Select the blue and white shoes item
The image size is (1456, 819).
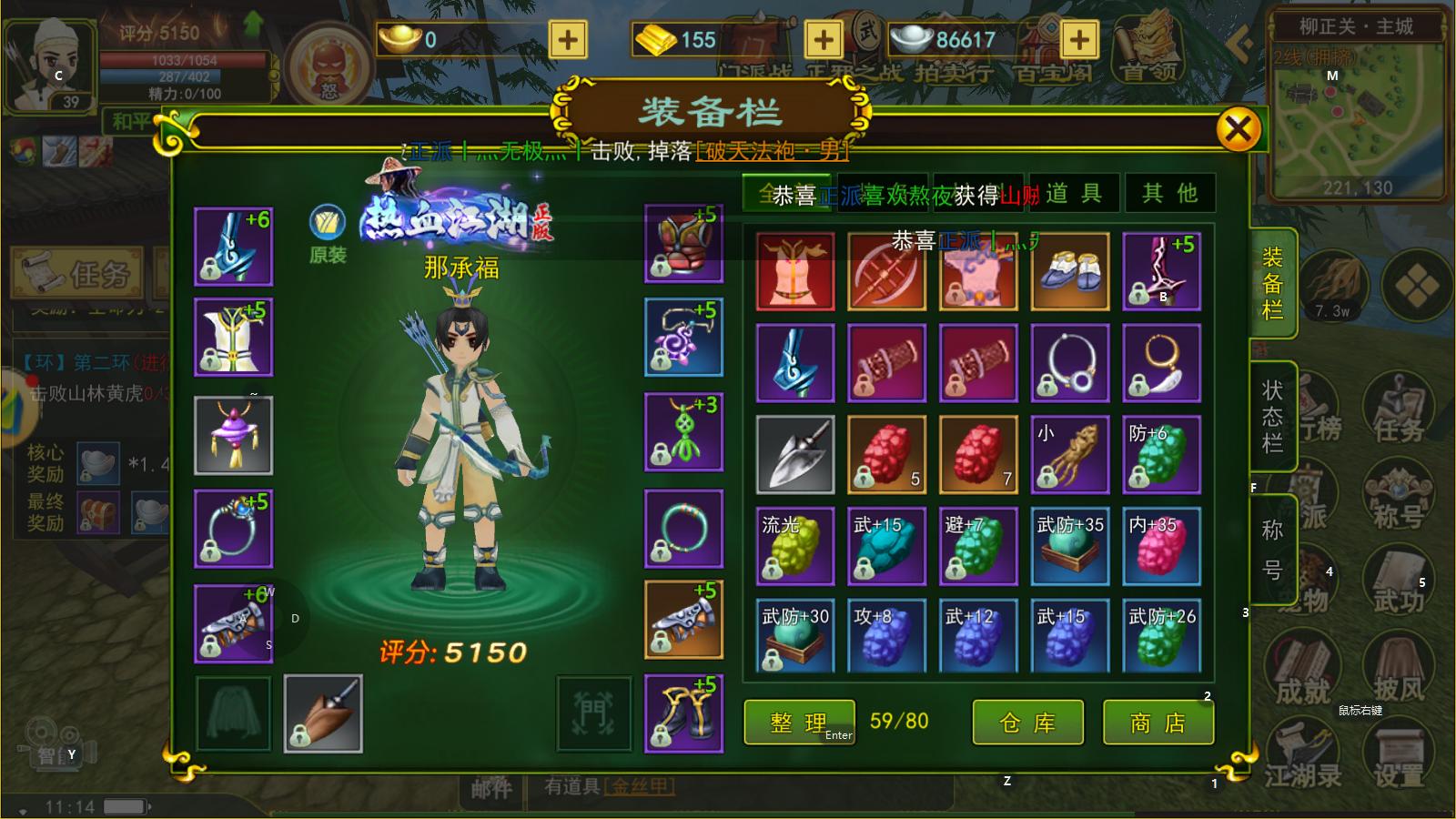tap(1069, 271)
